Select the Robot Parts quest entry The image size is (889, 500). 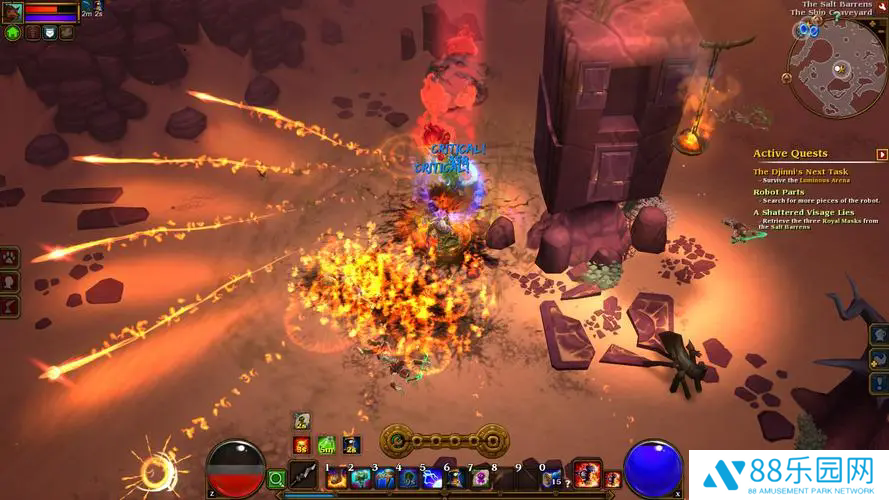779,192
